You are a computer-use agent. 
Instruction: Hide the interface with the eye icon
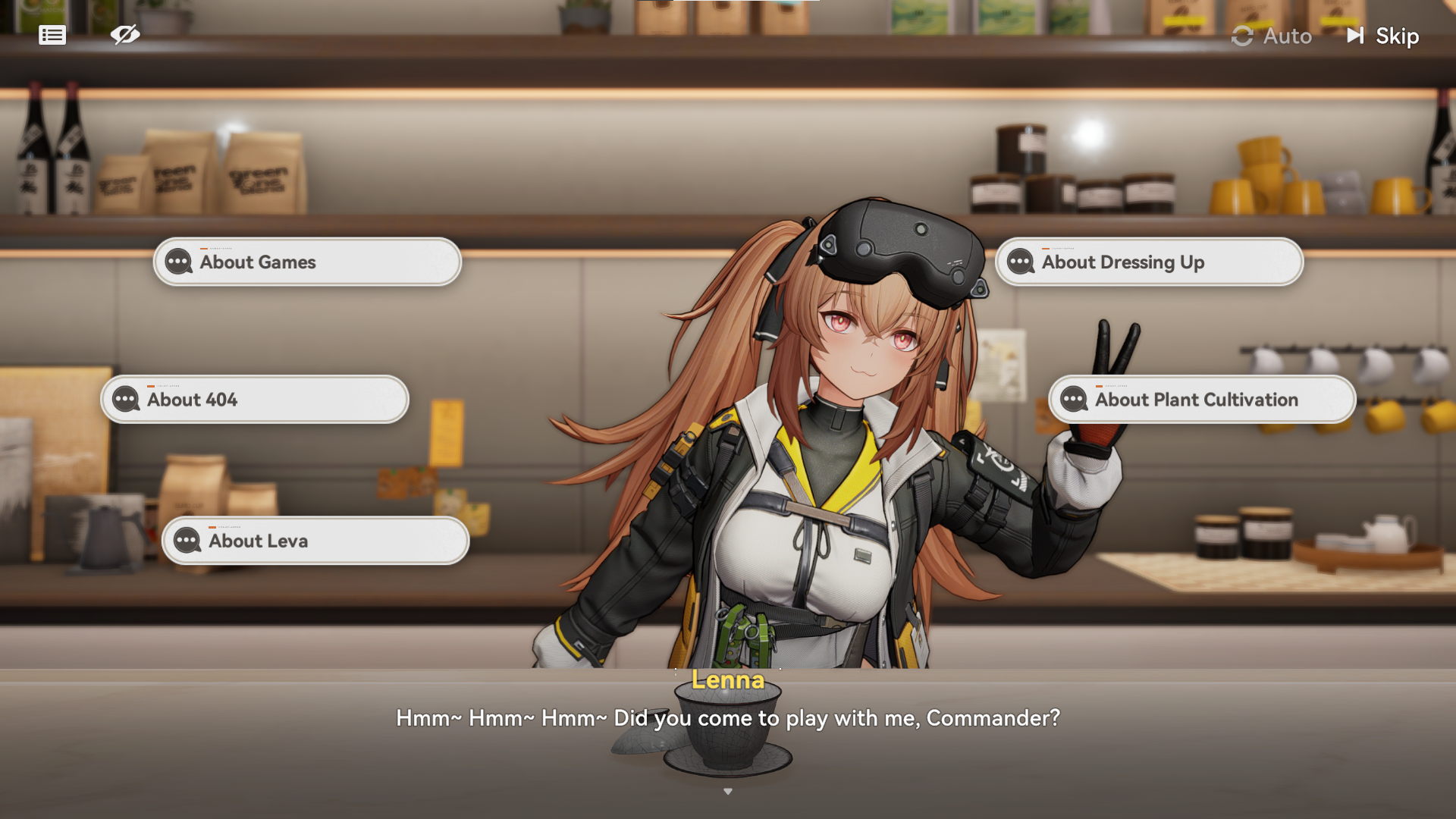pyautogui.click(x=125, y=34)
